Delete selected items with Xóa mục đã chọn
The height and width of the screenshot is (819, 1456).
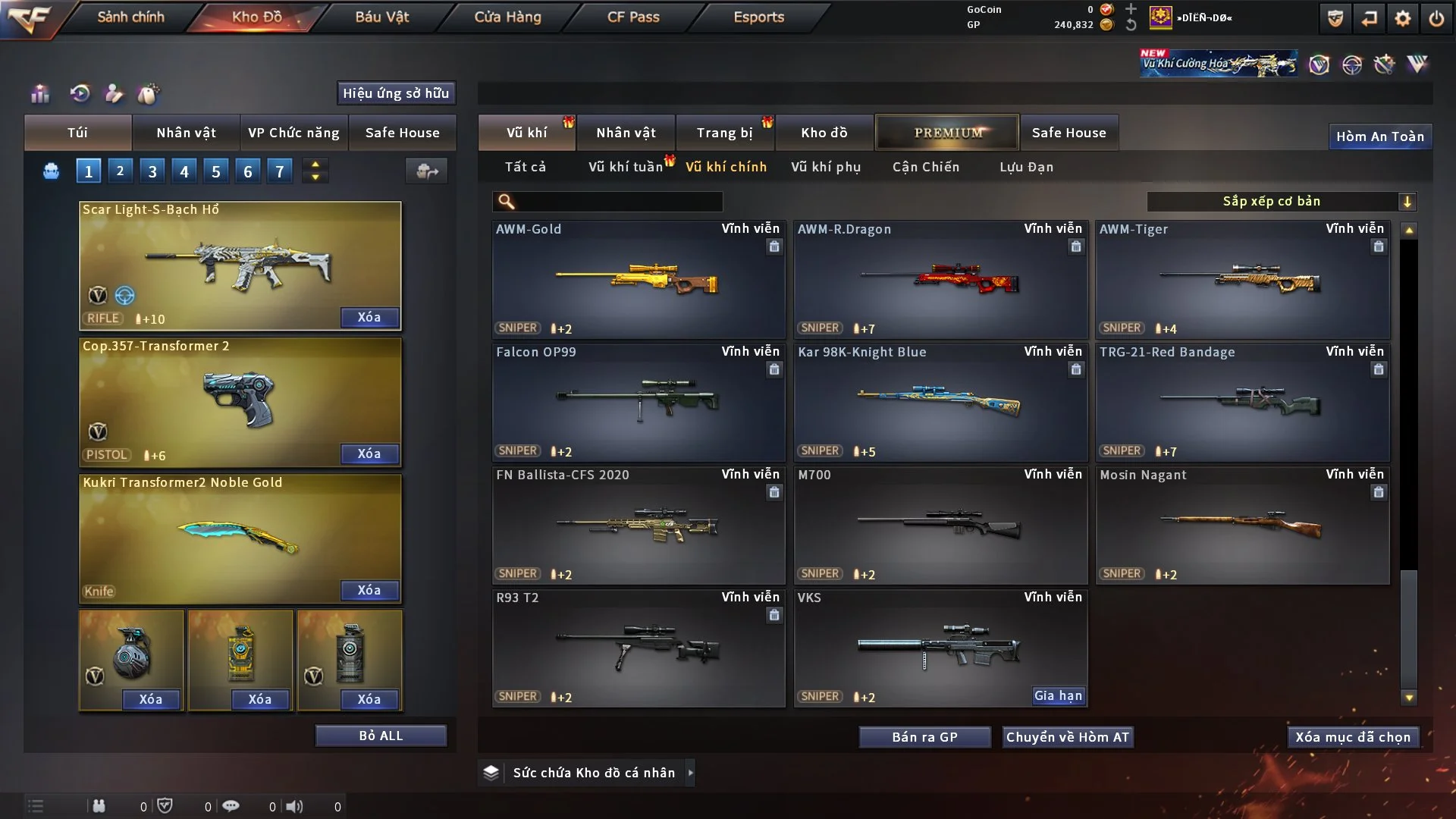(1353, 737)
